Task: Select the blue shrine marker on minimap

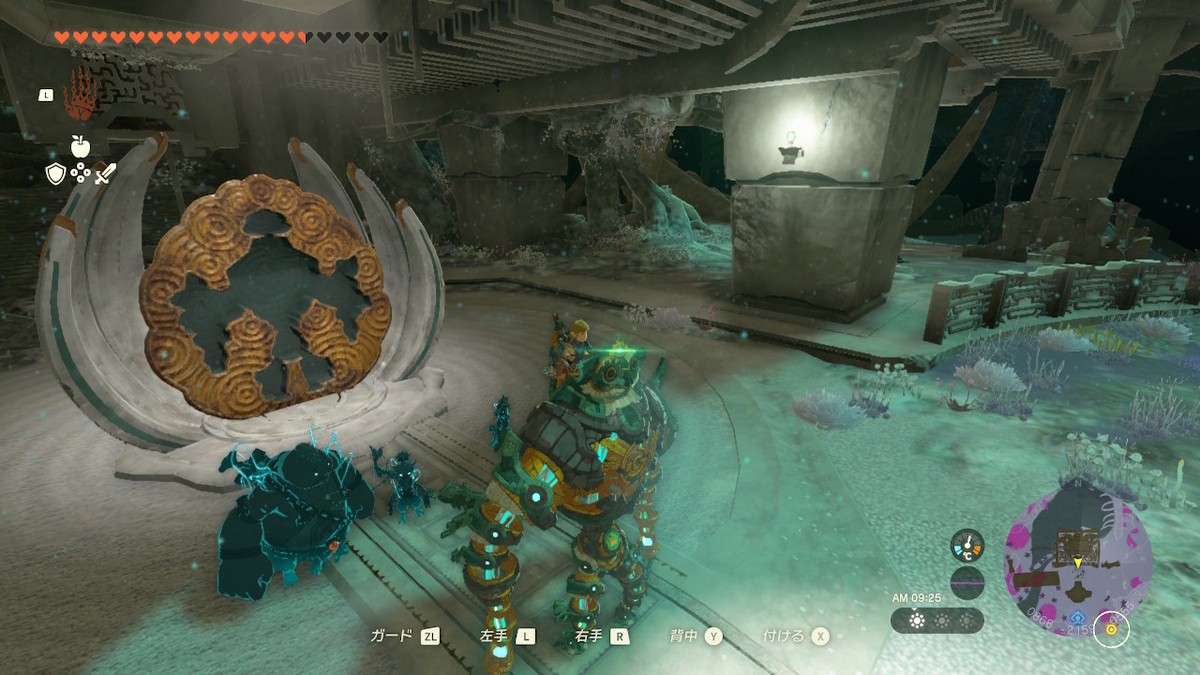Action: 1078,619
